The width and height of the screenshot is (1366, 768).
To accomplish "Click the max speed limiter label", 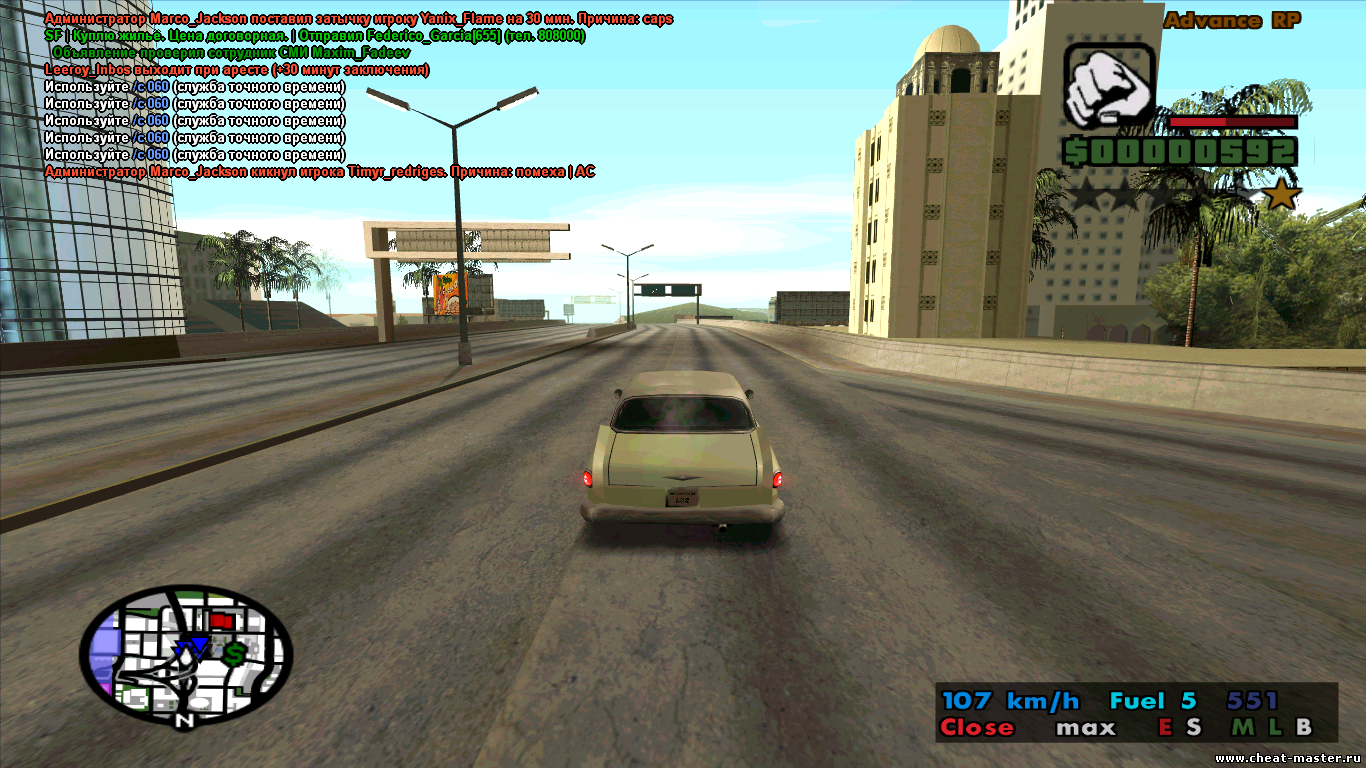I will click(x=1085, y=728).
